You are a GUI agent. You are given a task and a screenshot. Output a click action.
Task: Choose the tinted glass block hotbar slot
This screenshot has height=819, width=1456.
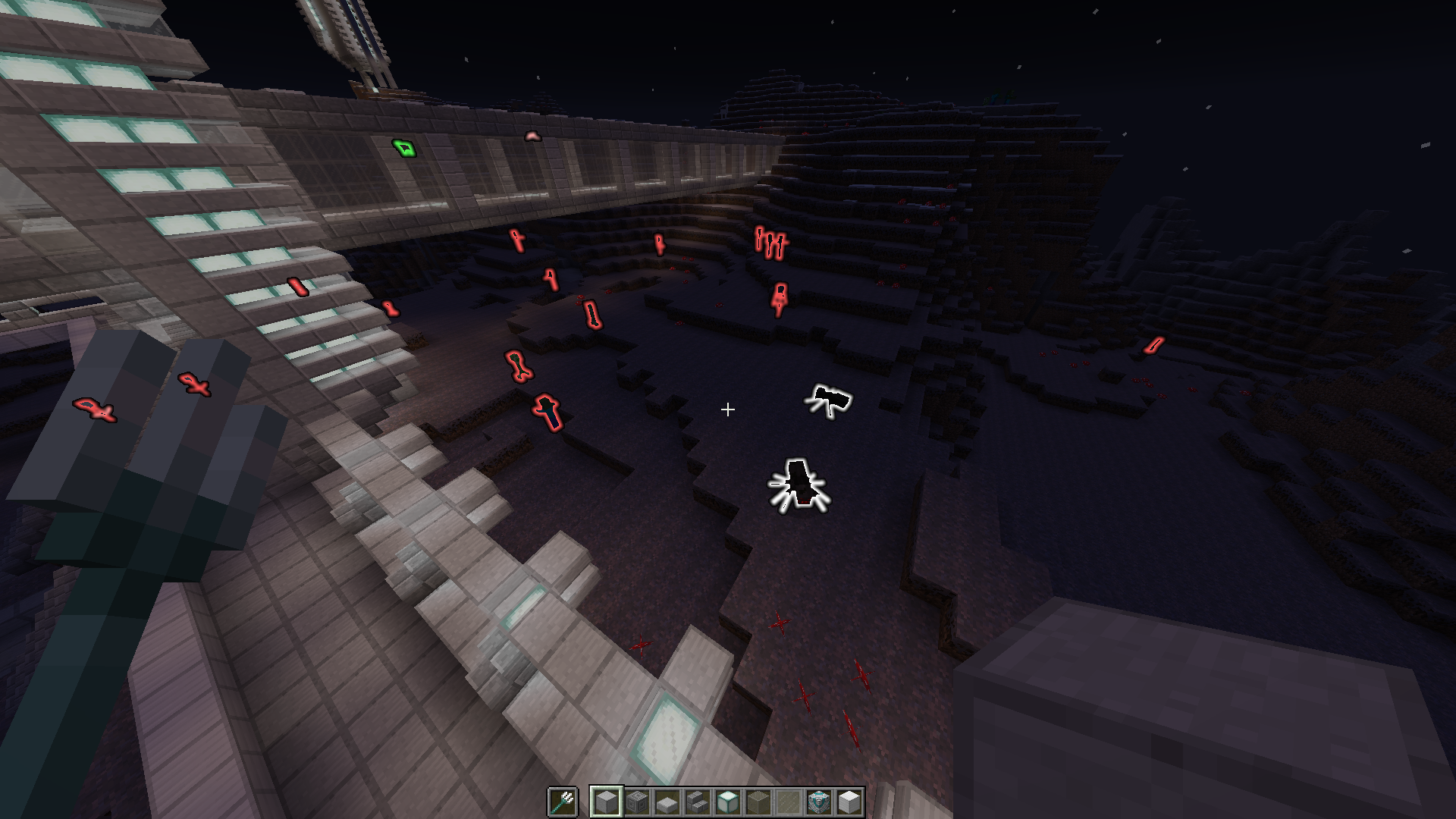[758, 802]
